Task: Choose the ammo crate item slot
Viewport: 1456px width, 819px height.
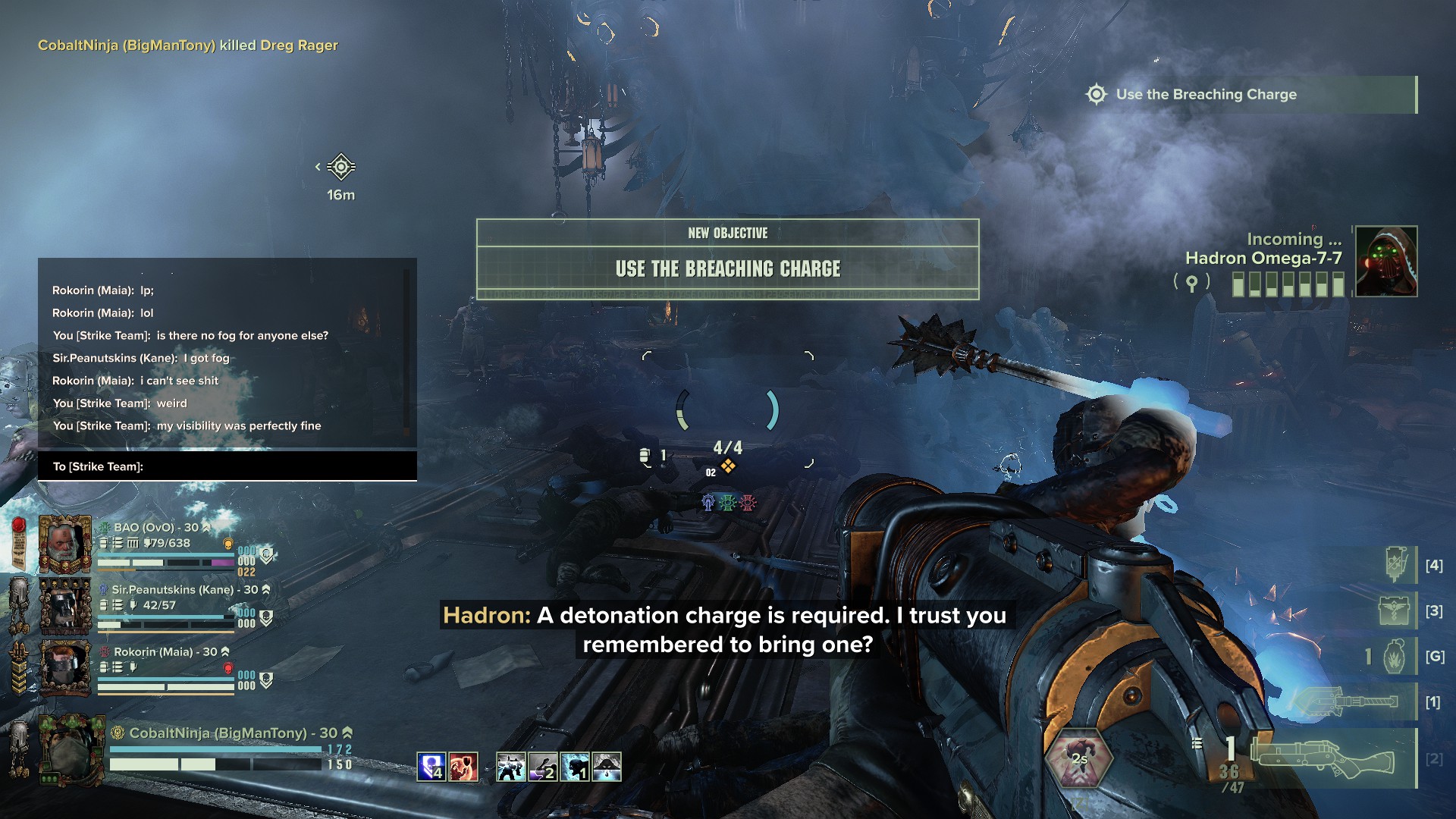Action: click(x=1395, y=611)
